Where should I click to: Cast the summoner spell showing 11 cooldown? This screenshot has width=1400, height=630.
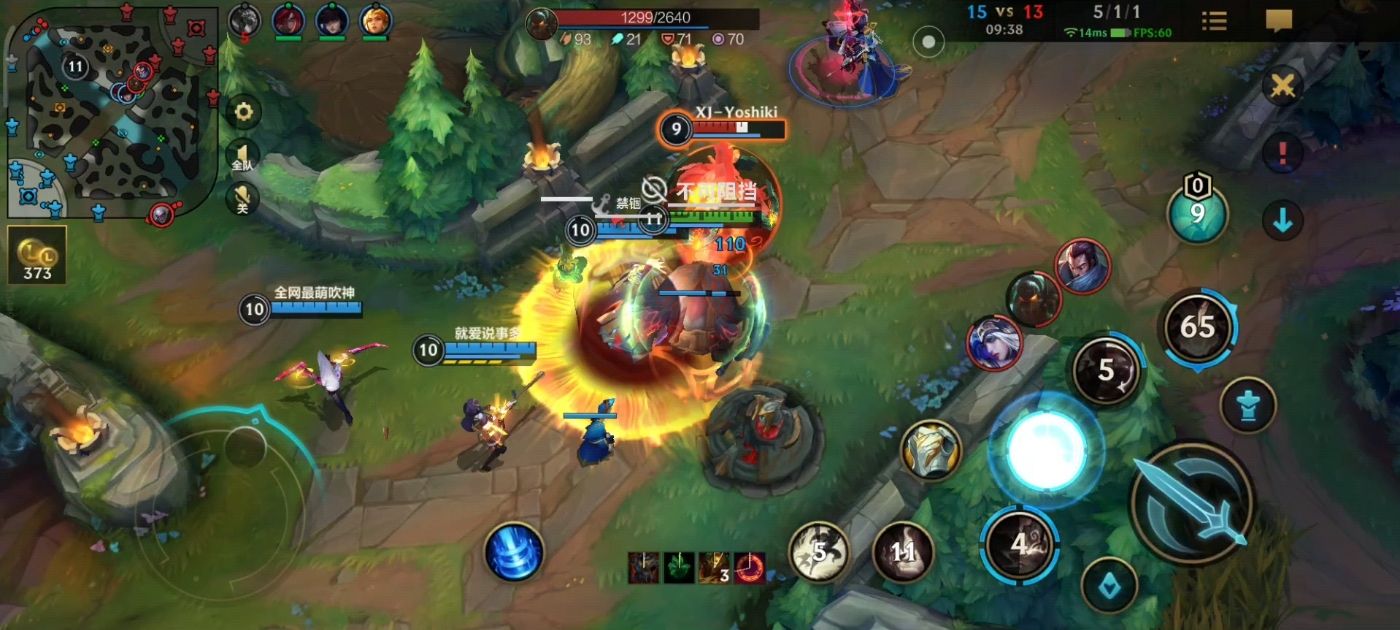pos(903,551)
